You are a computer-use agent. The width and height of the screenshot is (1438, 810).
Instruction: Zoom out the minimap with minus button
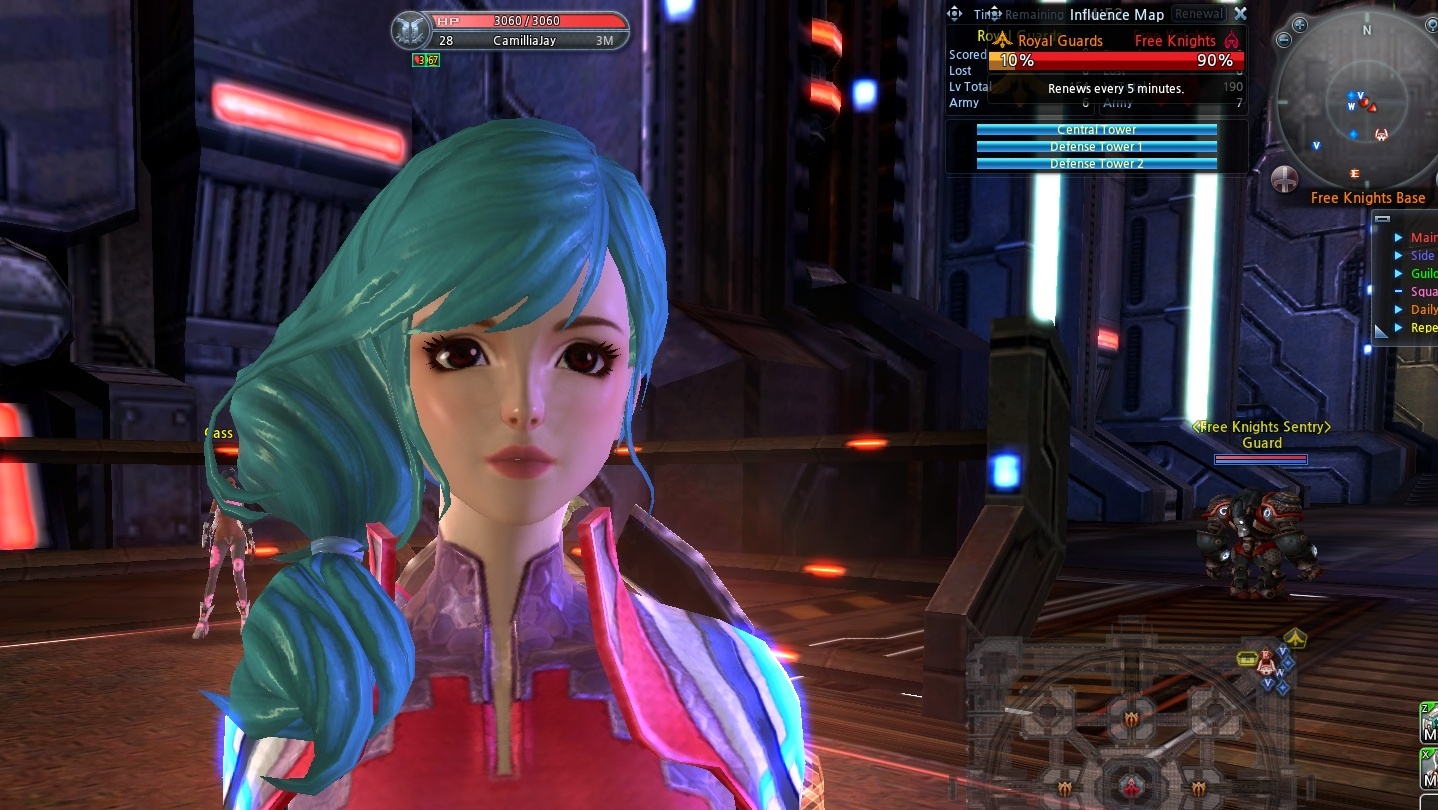(x=1285, y=39)
